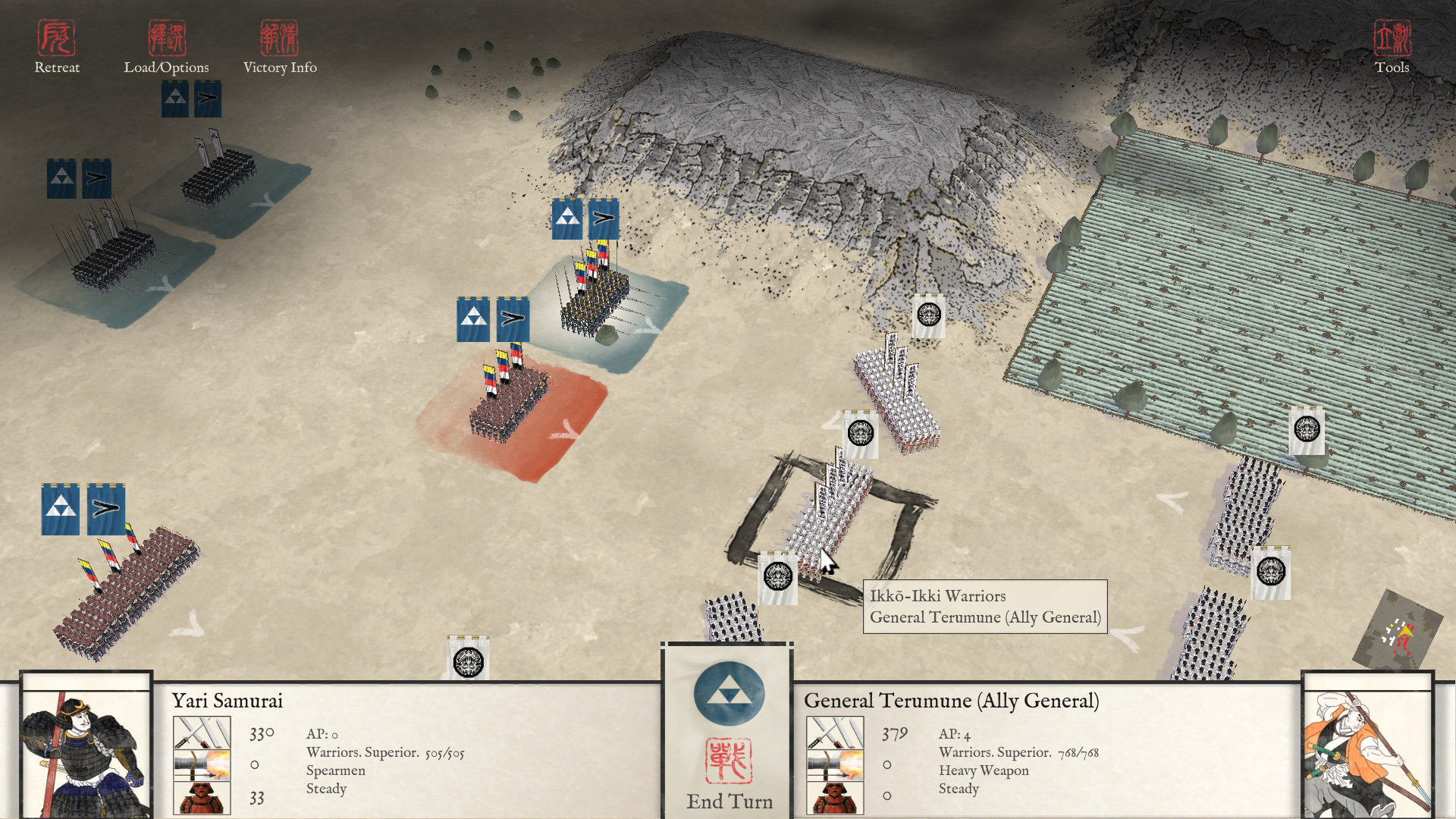
Task: Click the samurai armor icon in Terumune's panel
Action: 836,798
